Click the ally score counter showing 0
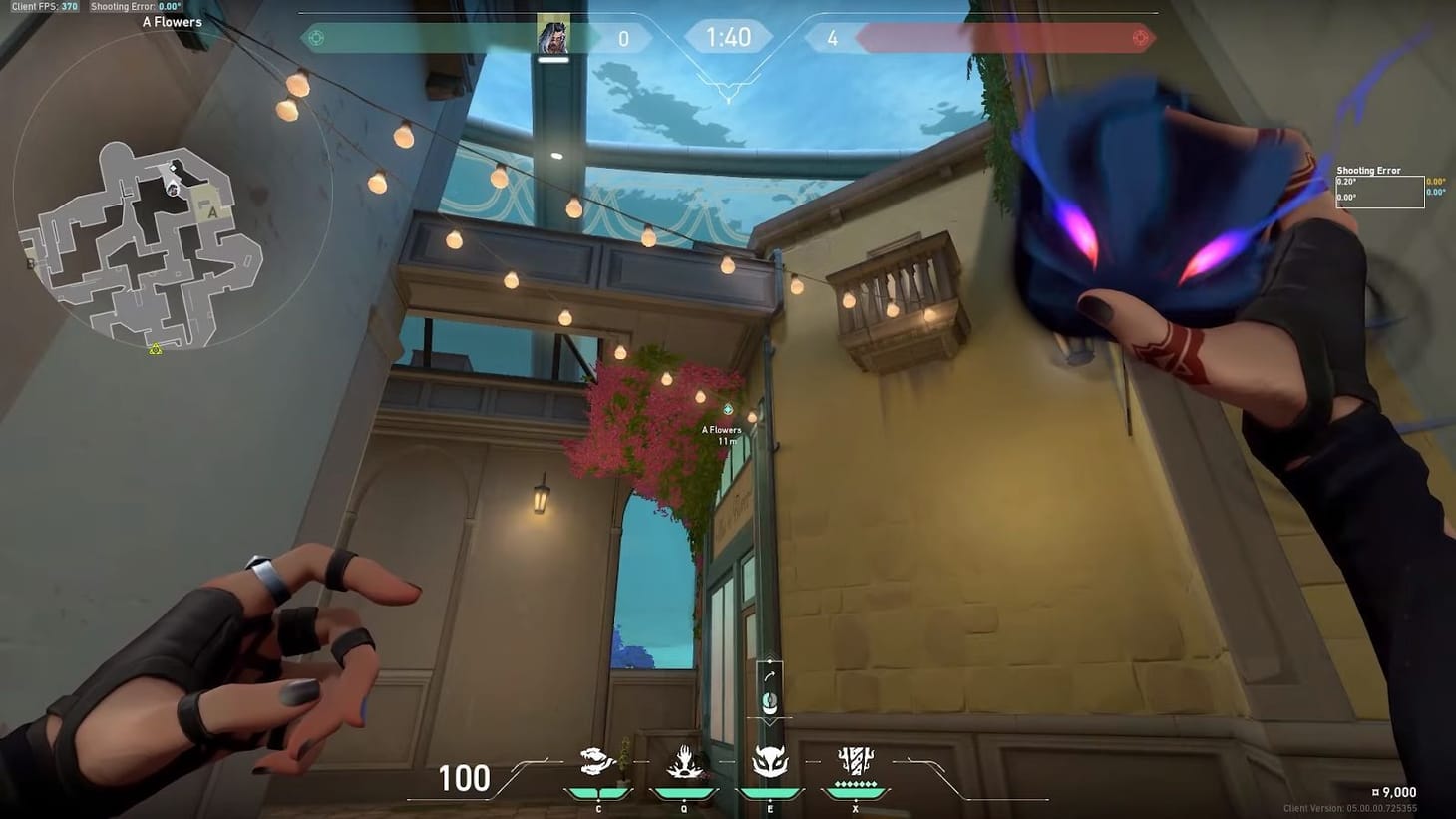The width and height of the screenshot is (1456, 819). 623,38
